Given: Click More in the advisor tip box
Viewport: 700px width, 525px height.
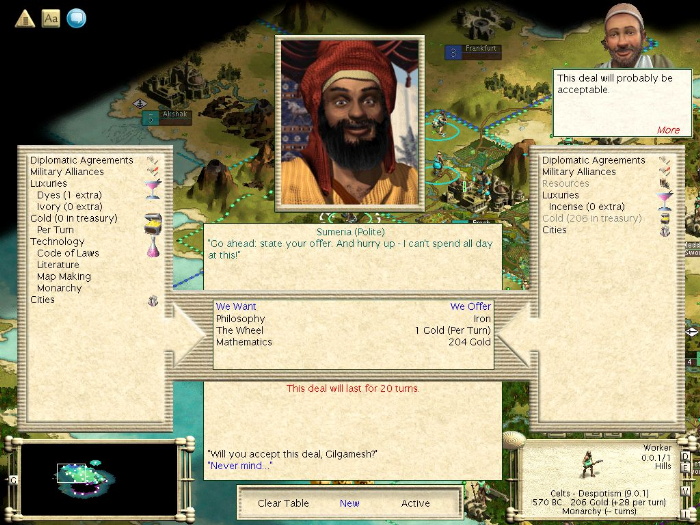Looking at the screenshot, I should coord(668,130).
